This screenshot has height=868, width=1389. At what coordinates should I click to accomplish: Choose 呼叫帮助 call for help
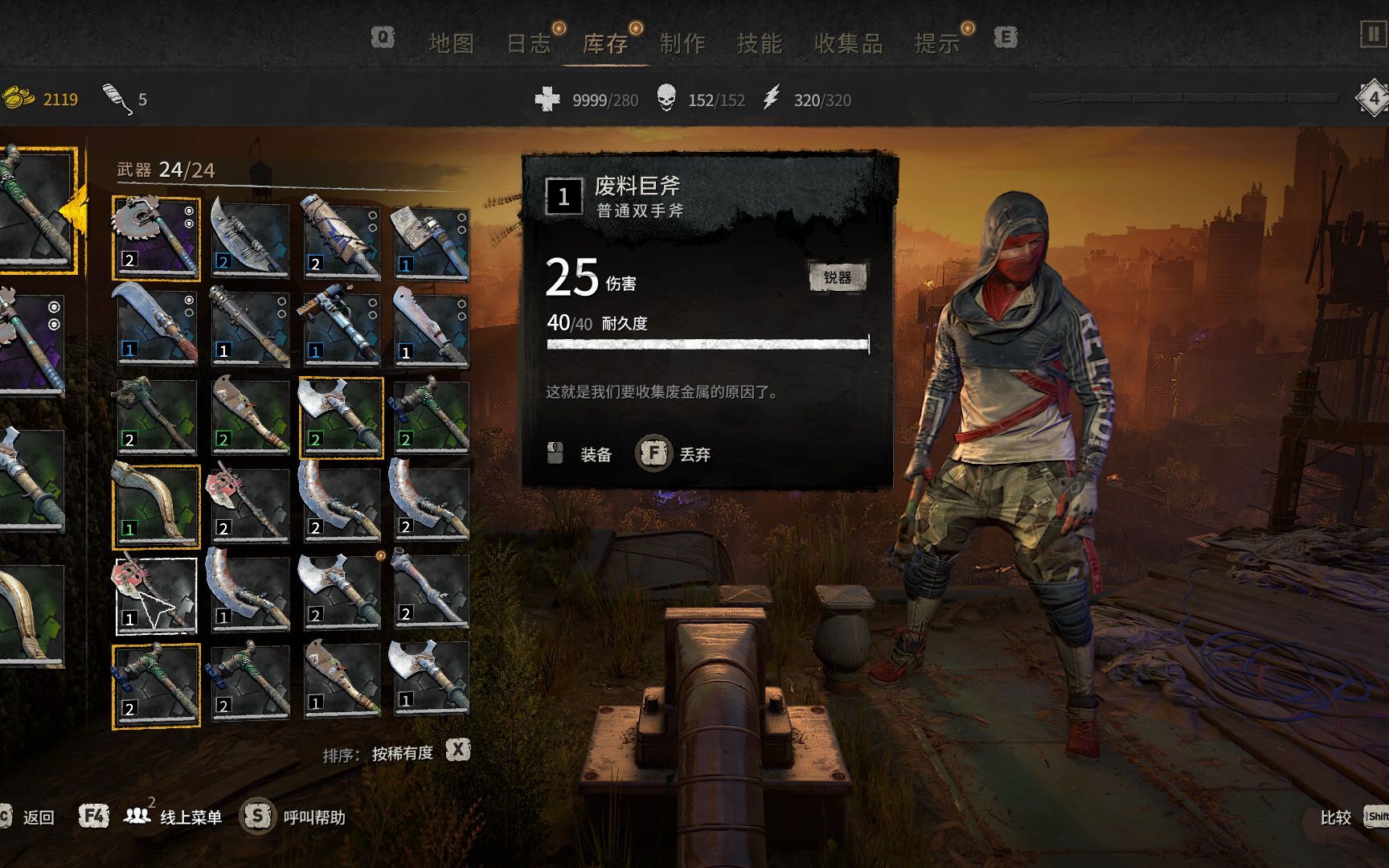313,817
